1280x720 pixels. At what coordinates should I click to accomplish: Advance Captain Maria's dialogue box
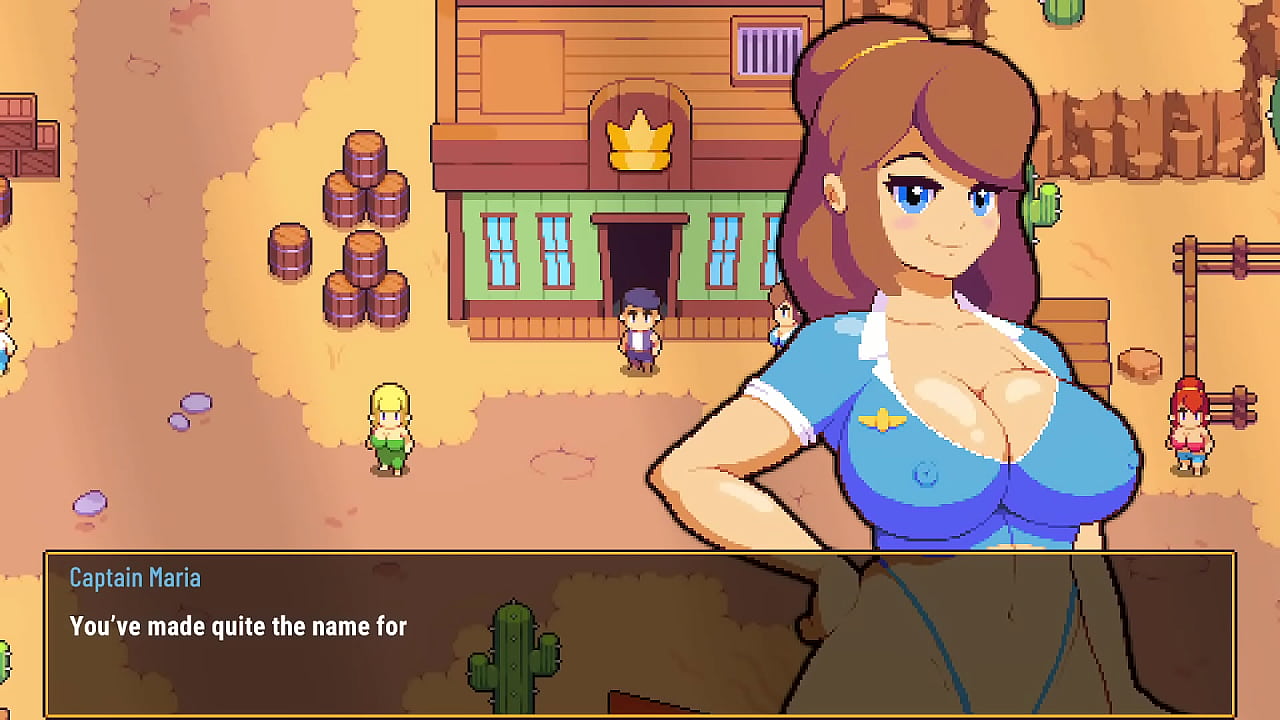click(640, 633)
